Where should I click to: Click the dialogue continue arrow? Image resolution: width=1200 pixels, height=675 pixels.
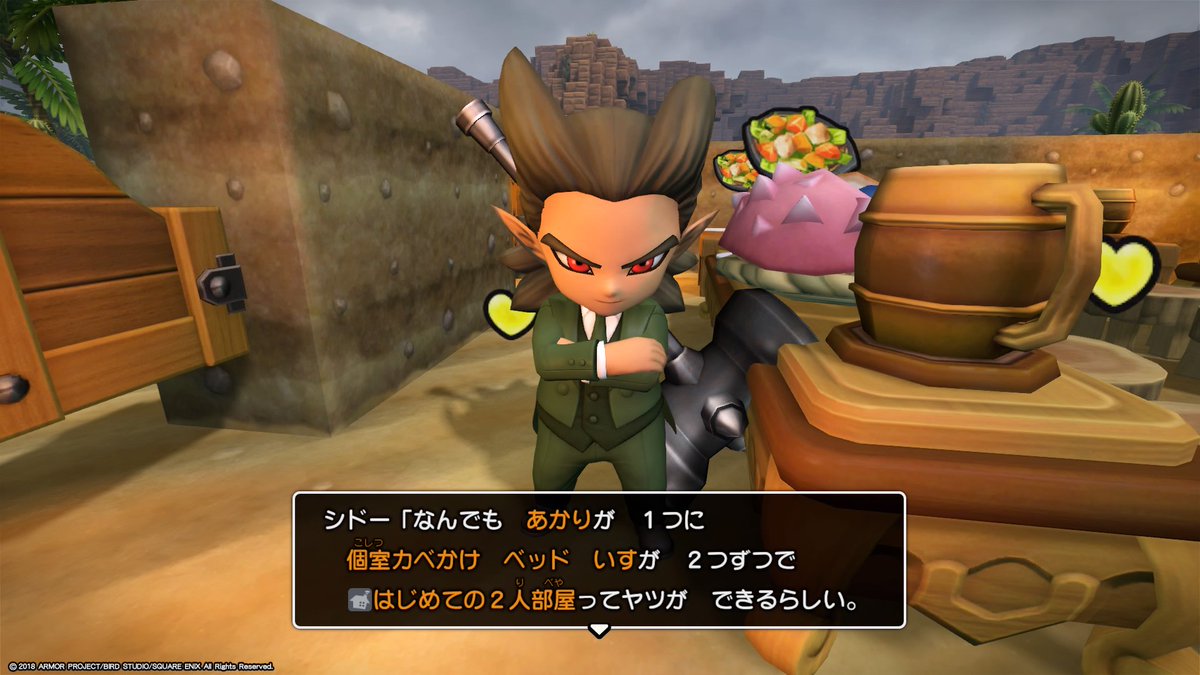tap(598, 630)
